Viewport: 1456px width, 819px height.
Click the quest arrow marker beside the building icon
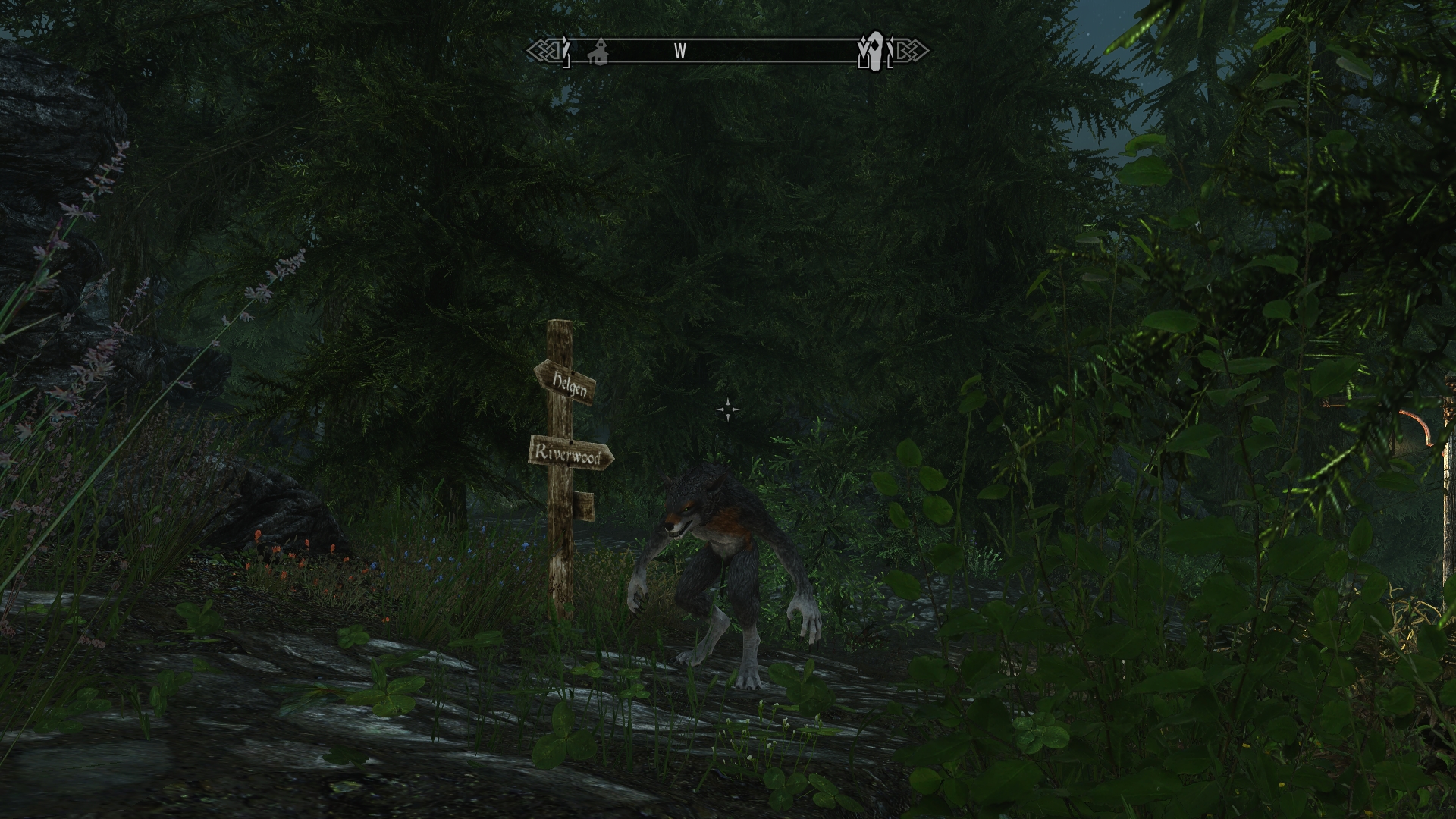pos(566,50)
